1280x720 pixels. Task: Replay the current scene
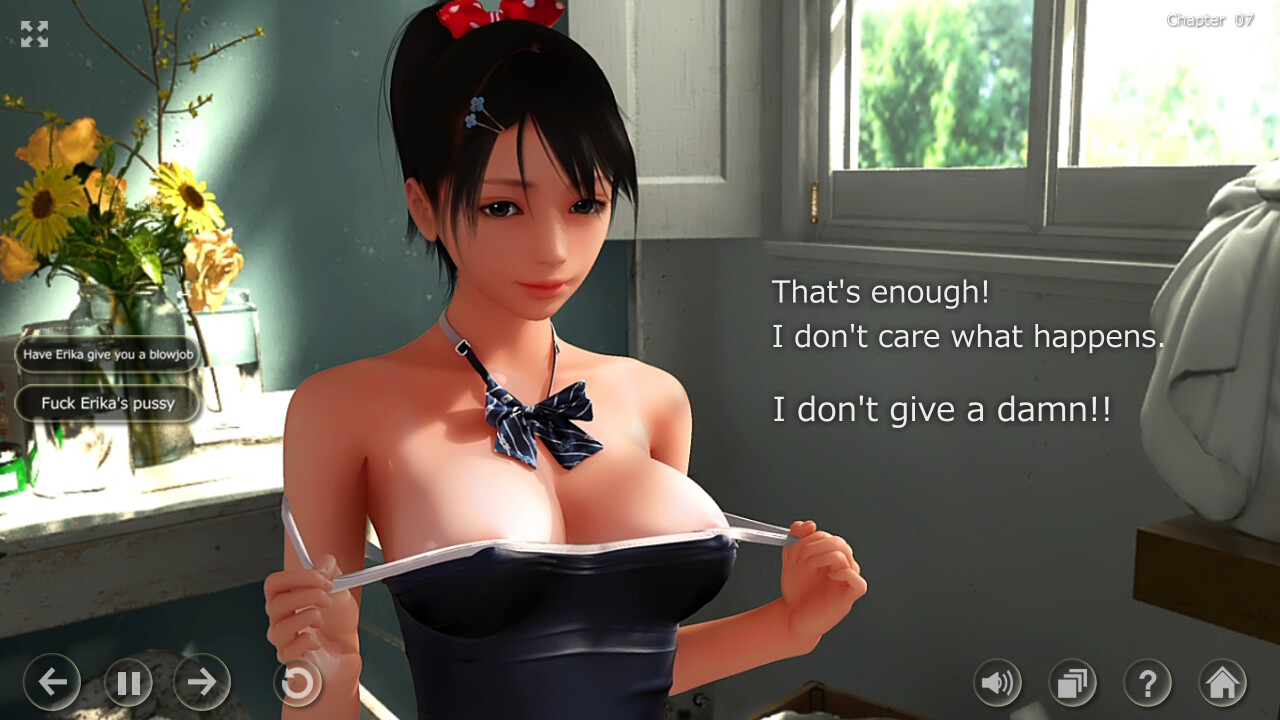pos(296,683)
